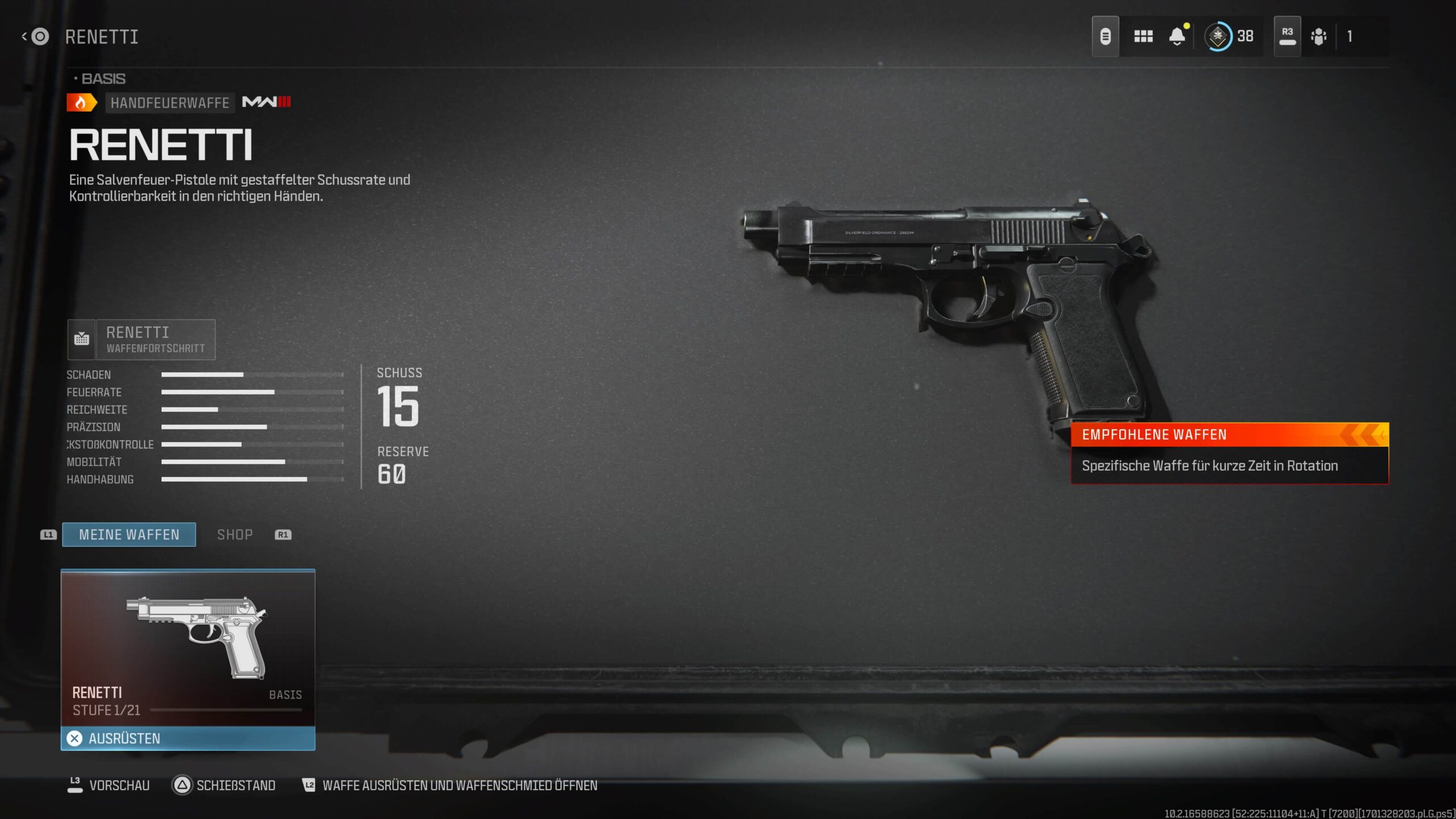
Task: Open the social party icon
Action: pyautogui.click(x=1318, y=36)
